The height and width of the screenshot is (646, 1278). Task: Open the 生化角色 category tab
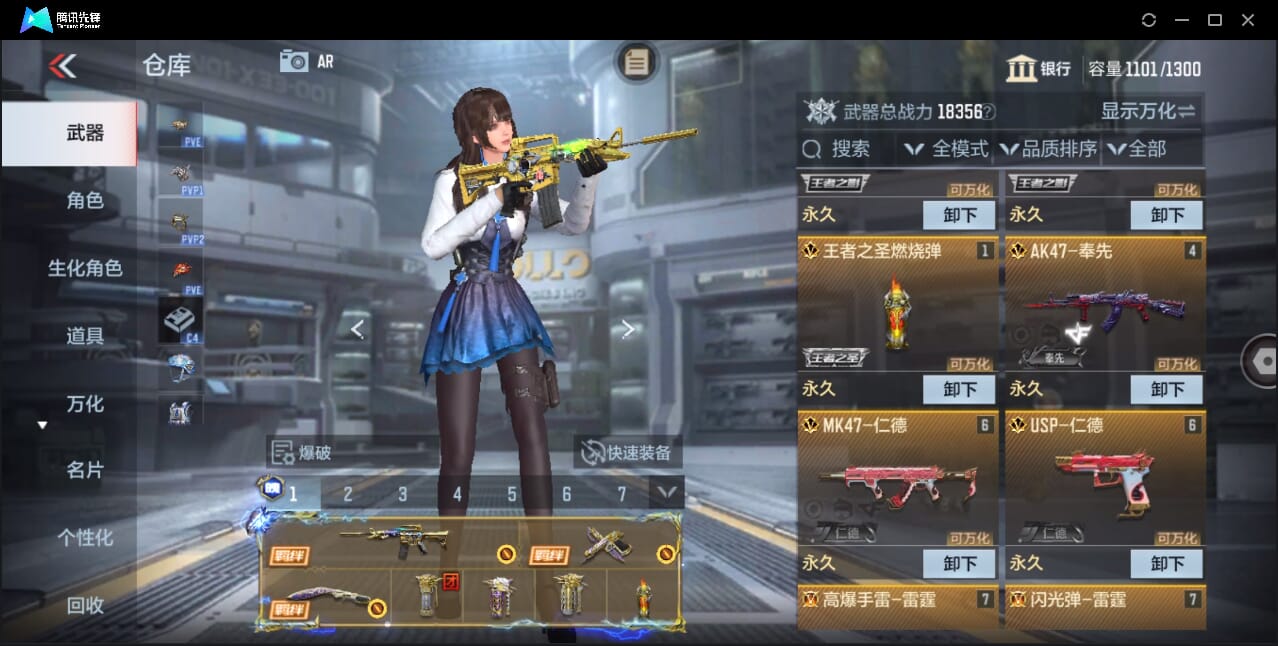[85, 268]
